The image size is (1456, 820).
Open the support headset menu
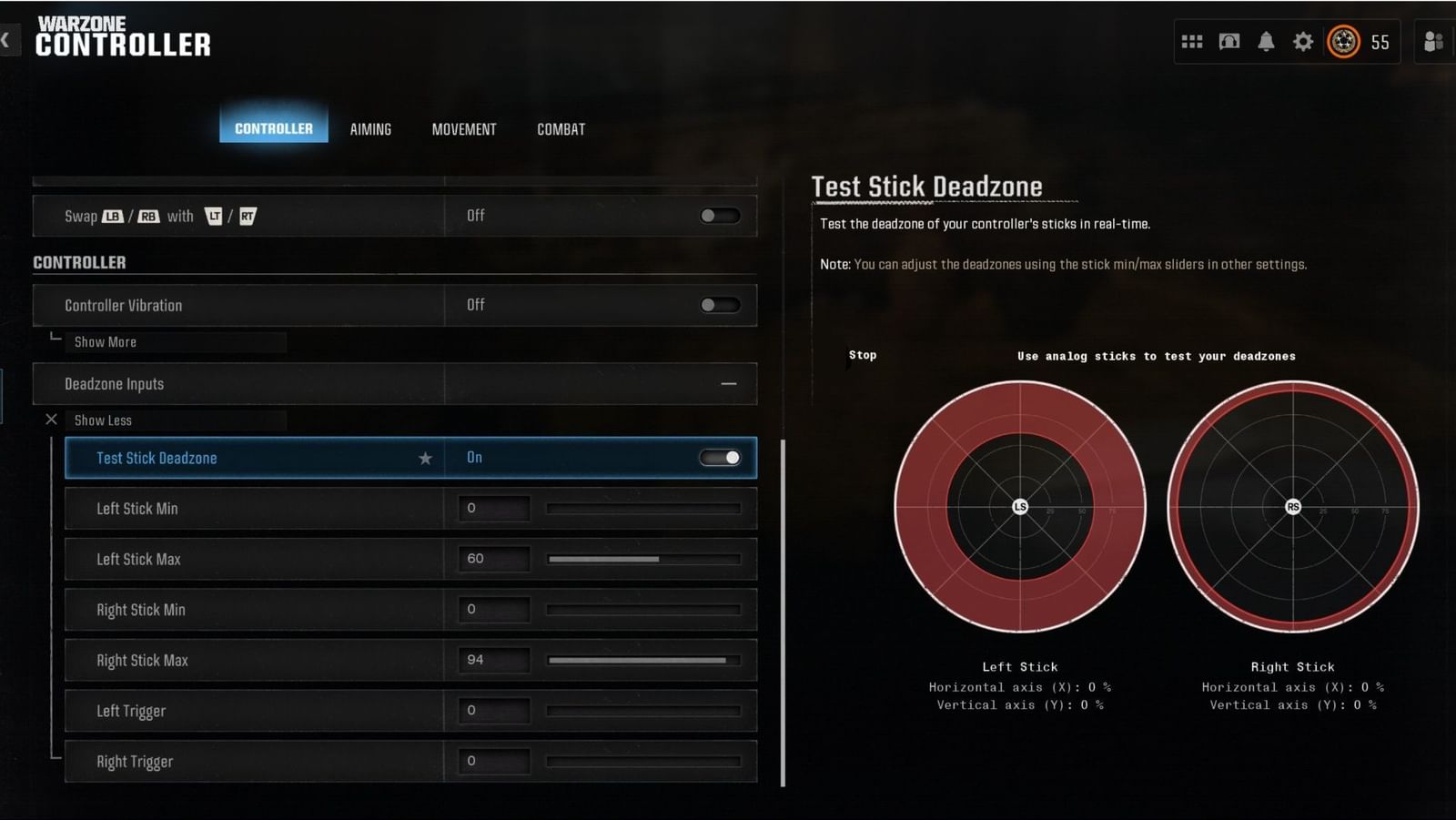[x=1228, y=41]
